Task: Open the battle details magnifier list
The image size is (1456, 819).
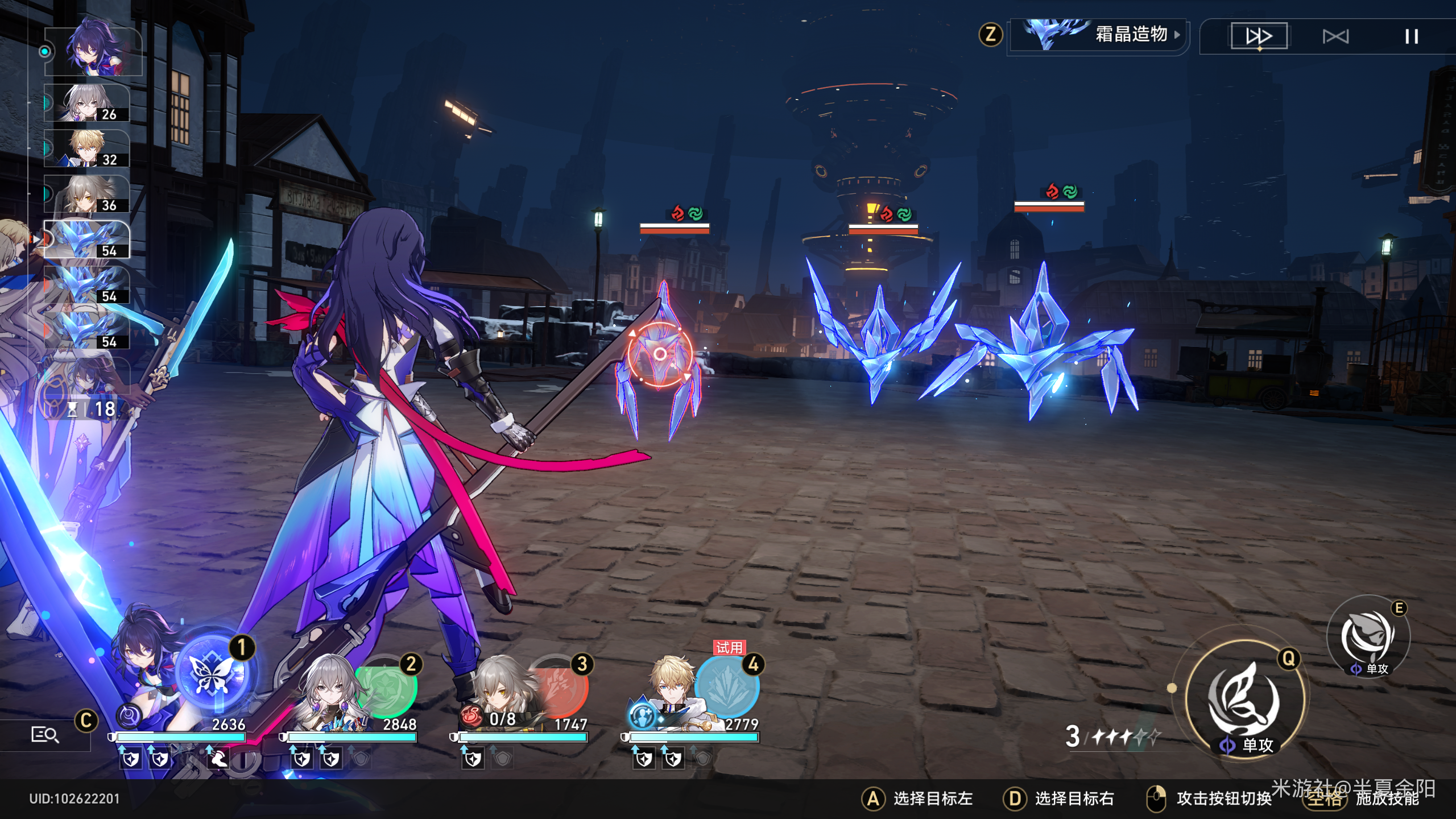Action: [44, 735]
